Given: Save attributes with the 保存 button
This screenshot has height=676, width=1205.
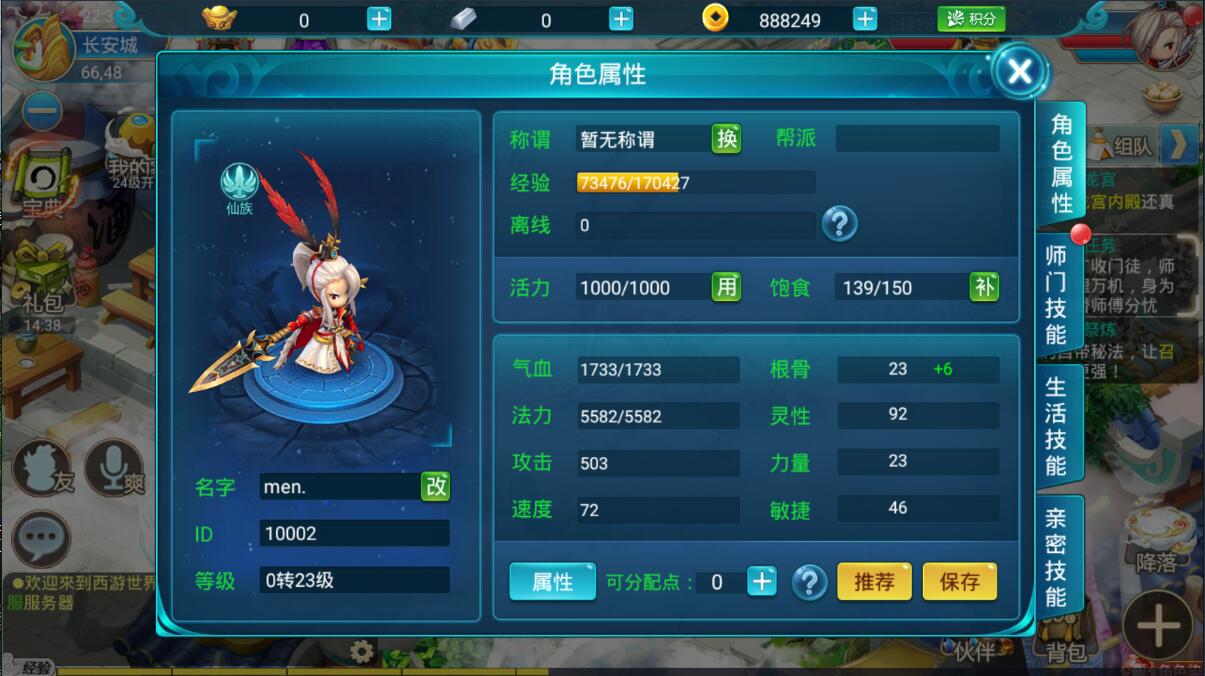Looking at the screenshot, I should point(959,582).
